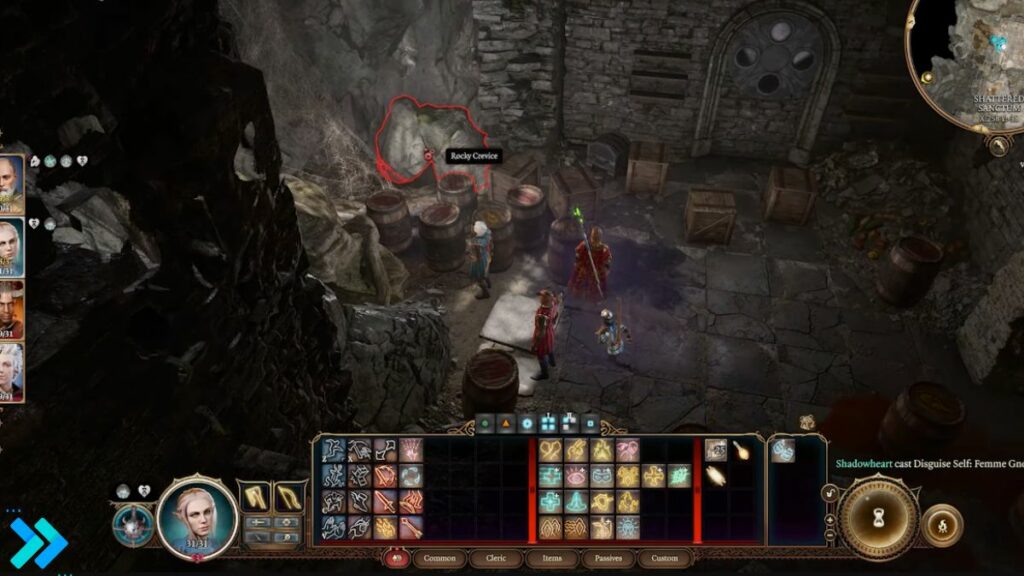Screen dimensions: 1024x576
Task: Show the Passives hotbar tab
Action: (607, 558)
